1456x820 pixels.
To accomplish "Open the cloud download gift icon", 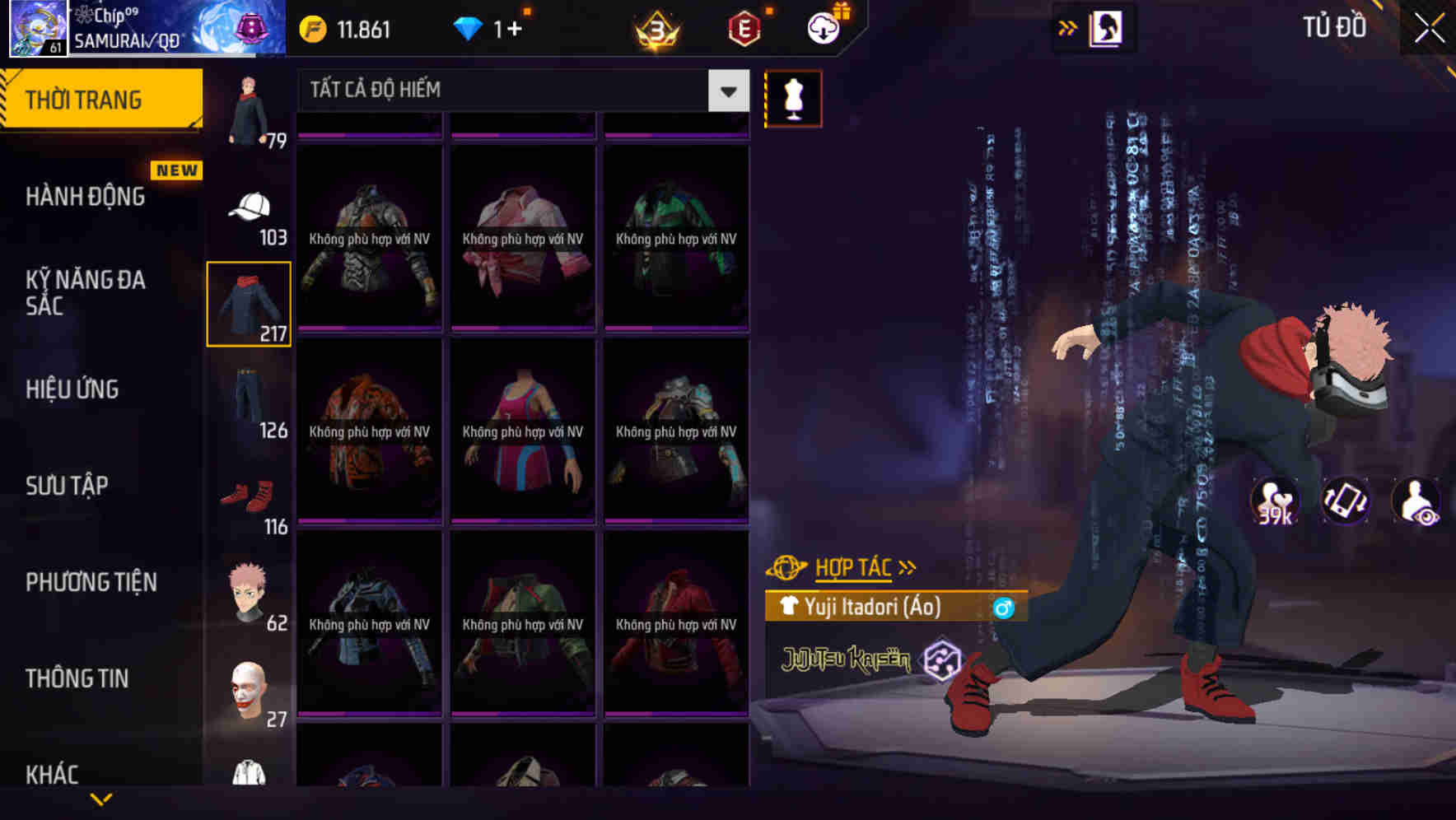I will coord(821,26).
